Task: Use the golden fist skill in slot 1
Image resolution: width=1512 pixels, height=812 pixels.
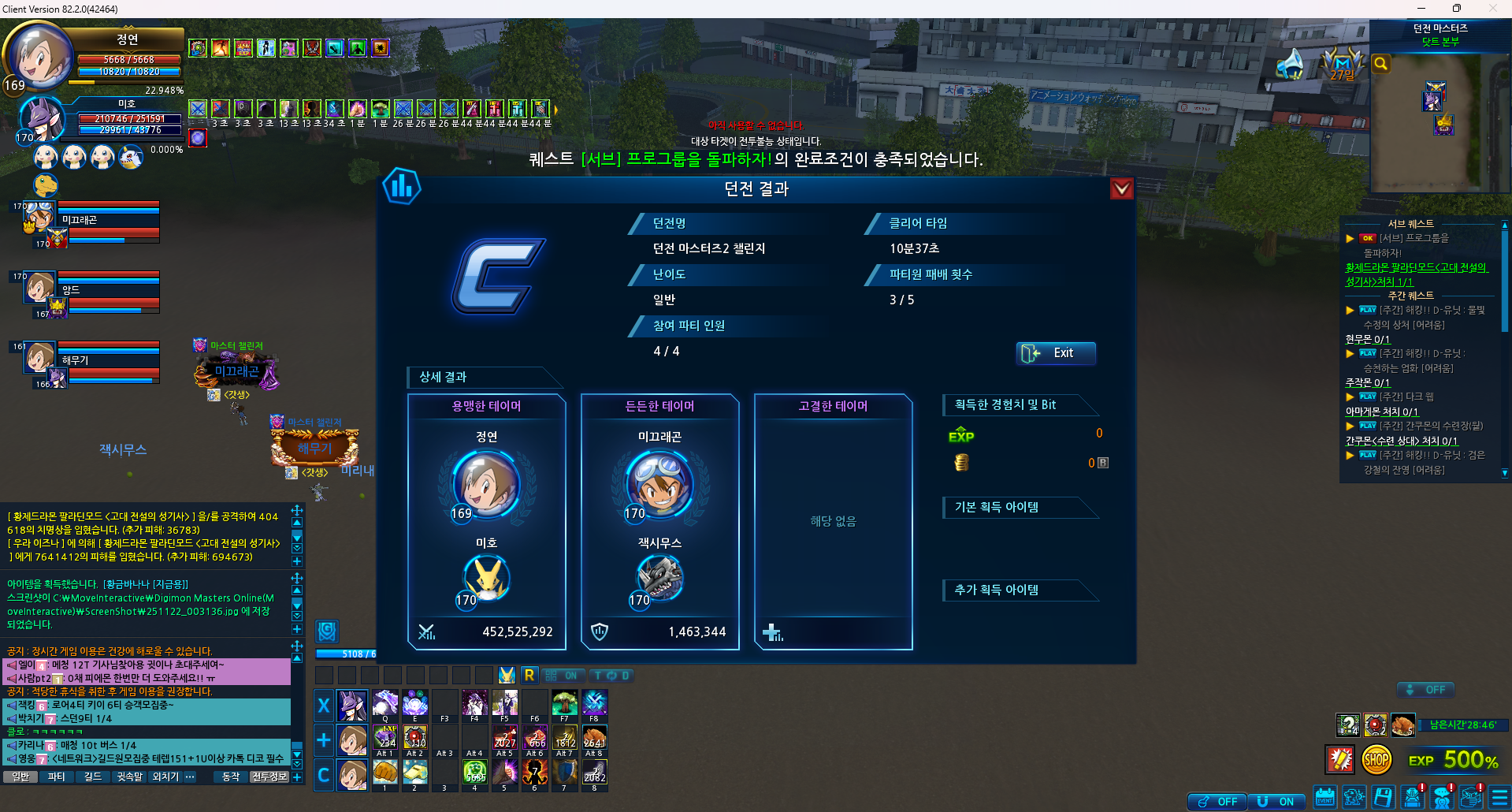Action: coord(385,772)
